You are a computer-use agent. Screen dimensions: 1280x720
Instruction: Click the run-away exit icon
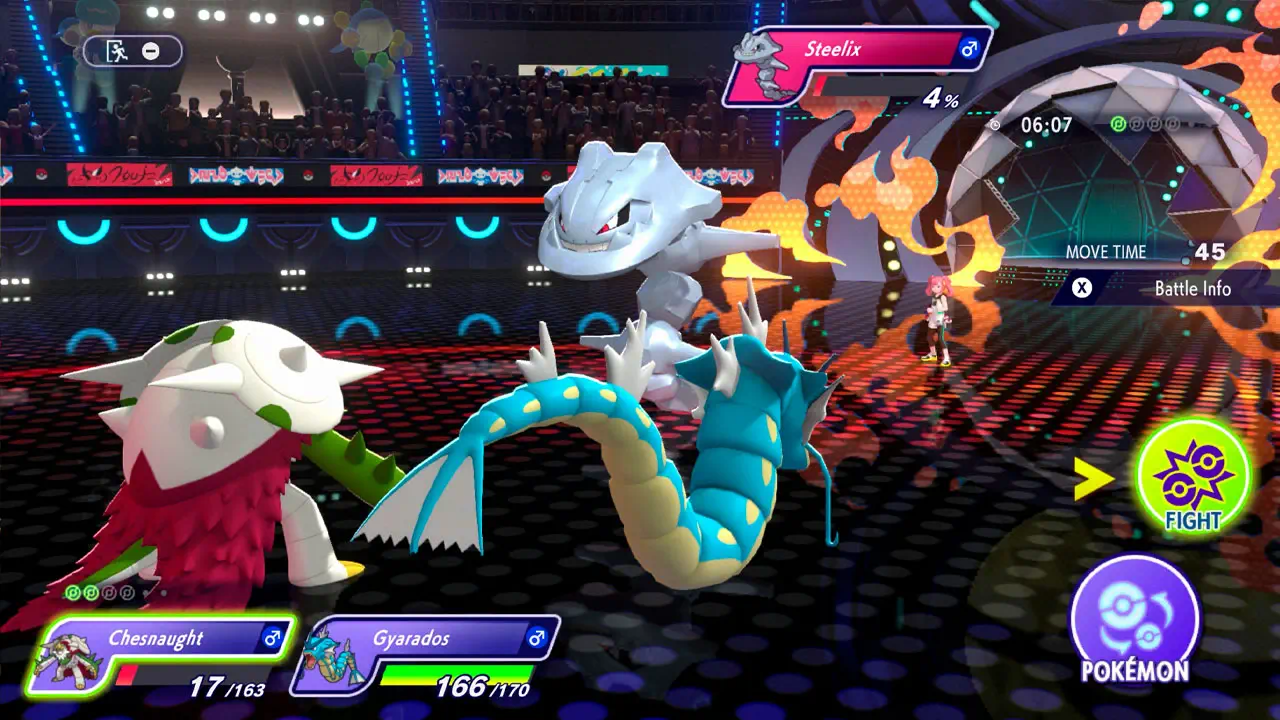point(118,51)
